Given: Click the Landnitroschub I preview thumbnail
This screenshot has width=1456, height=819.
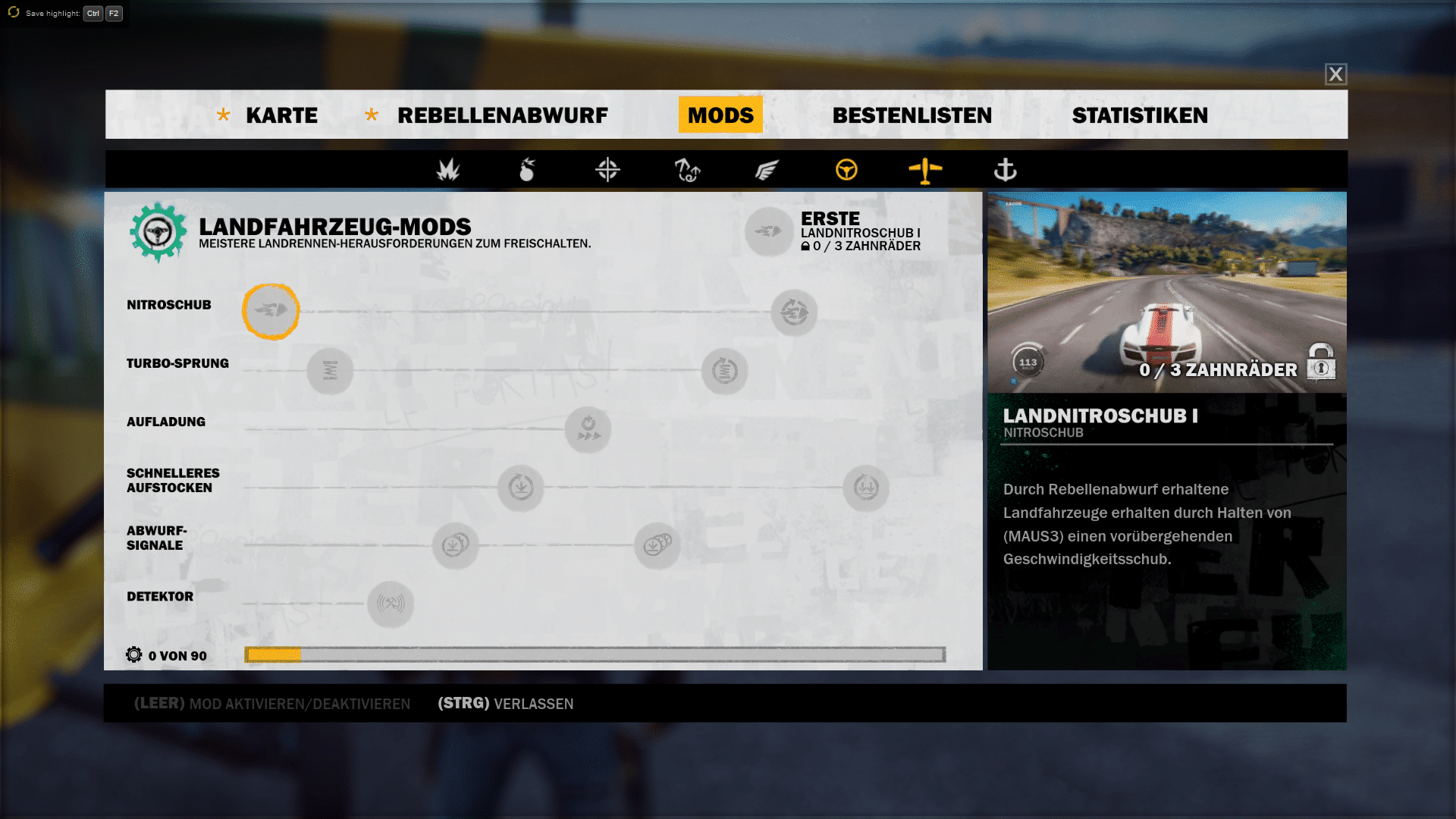Looking at the screenshot, I should coord(1166,292).
